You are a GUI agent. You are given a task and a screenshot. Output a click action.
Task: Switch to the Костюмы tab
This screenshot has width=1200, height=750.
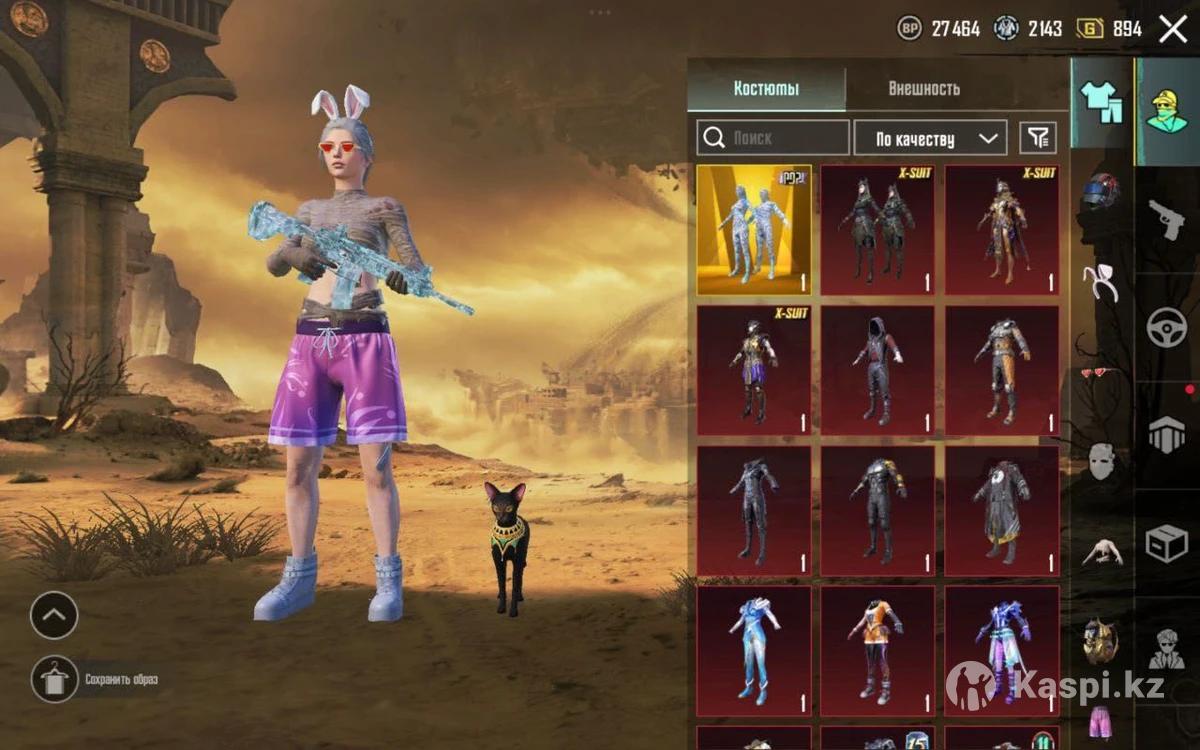(766, 89)
